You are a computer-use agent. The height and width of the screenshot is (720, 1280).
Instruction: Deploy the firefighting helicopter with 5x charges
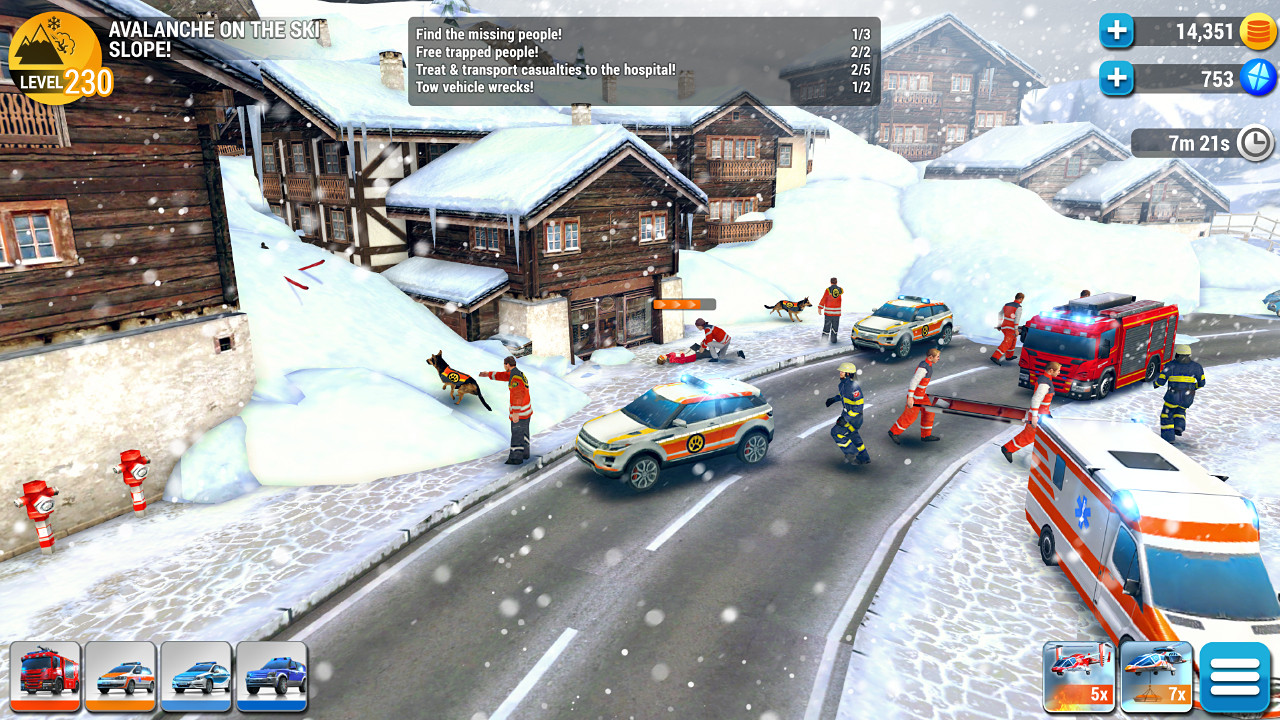[1079, 676]
